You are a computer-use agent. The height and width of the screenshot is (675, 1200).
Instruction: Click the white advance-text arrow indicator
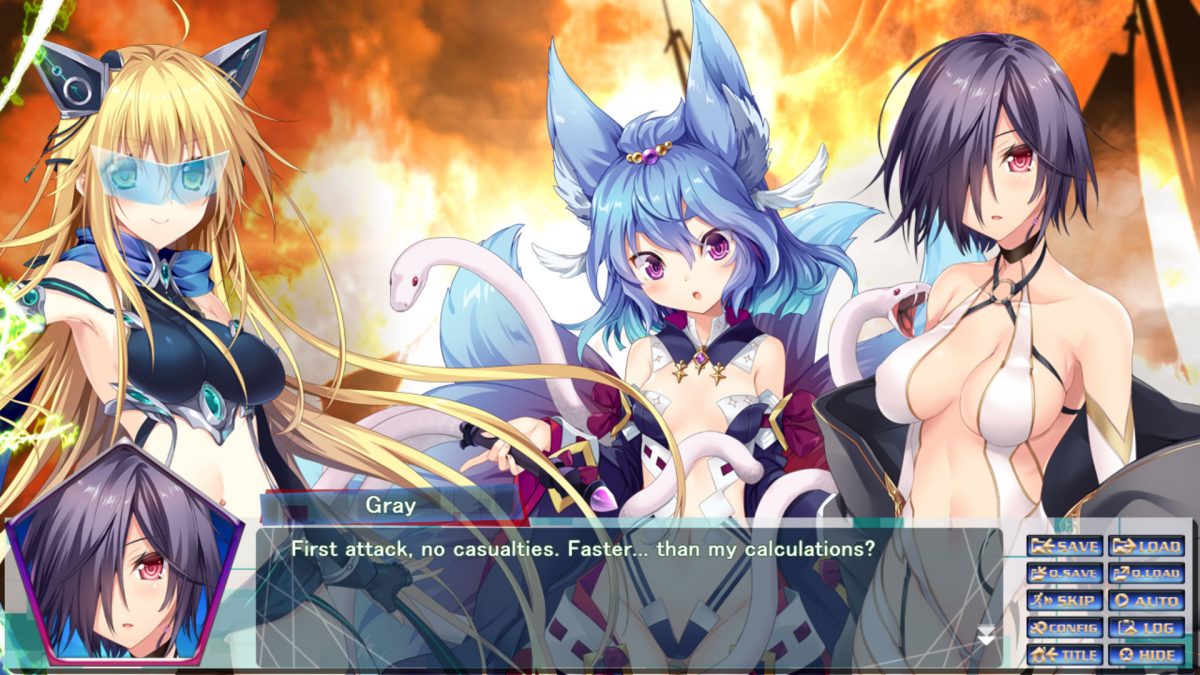tap(986, 635)
